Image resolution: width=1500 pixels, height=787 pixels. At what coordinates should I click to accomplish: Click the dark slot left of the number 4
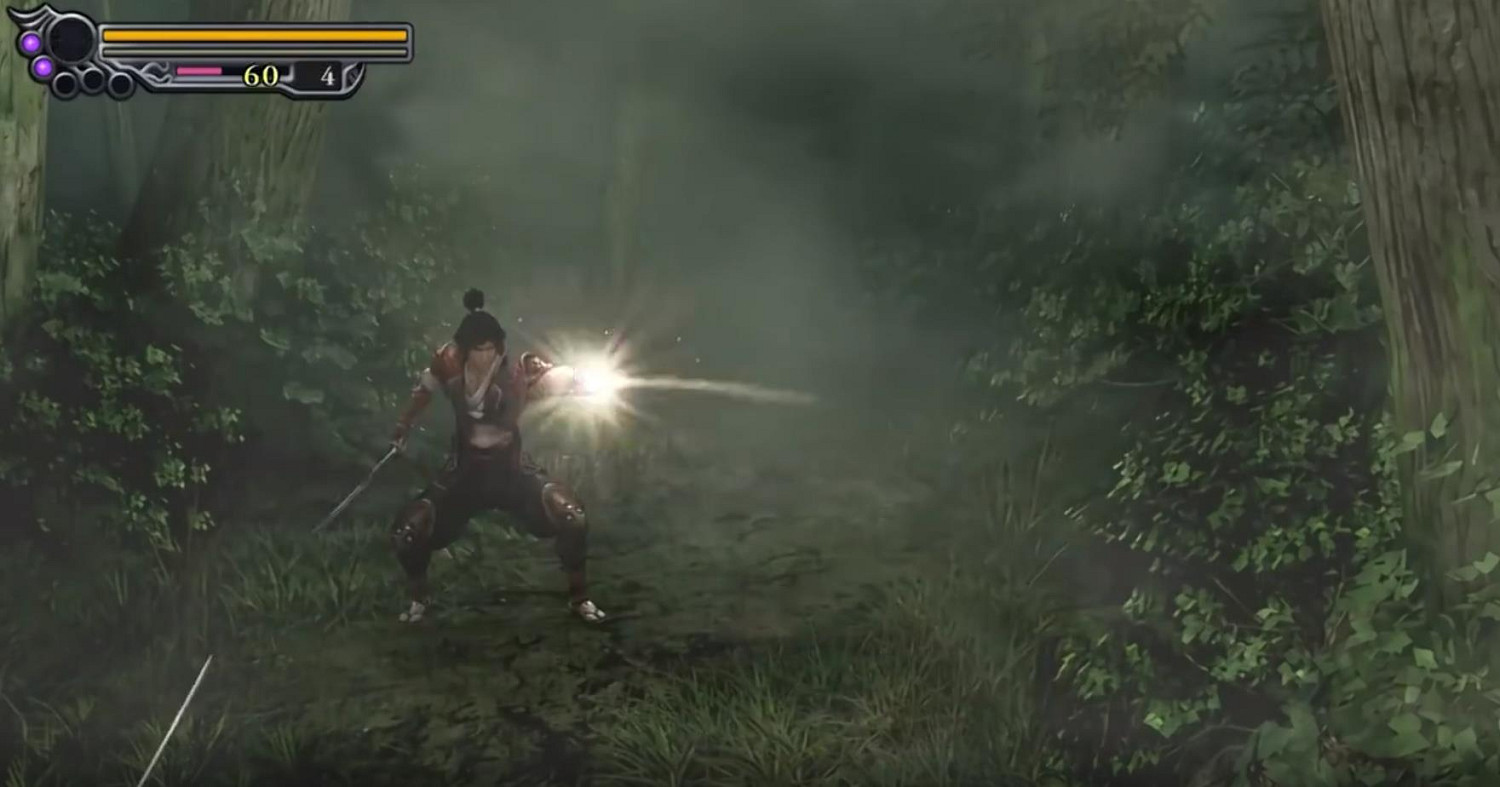(x=305, y=76)
